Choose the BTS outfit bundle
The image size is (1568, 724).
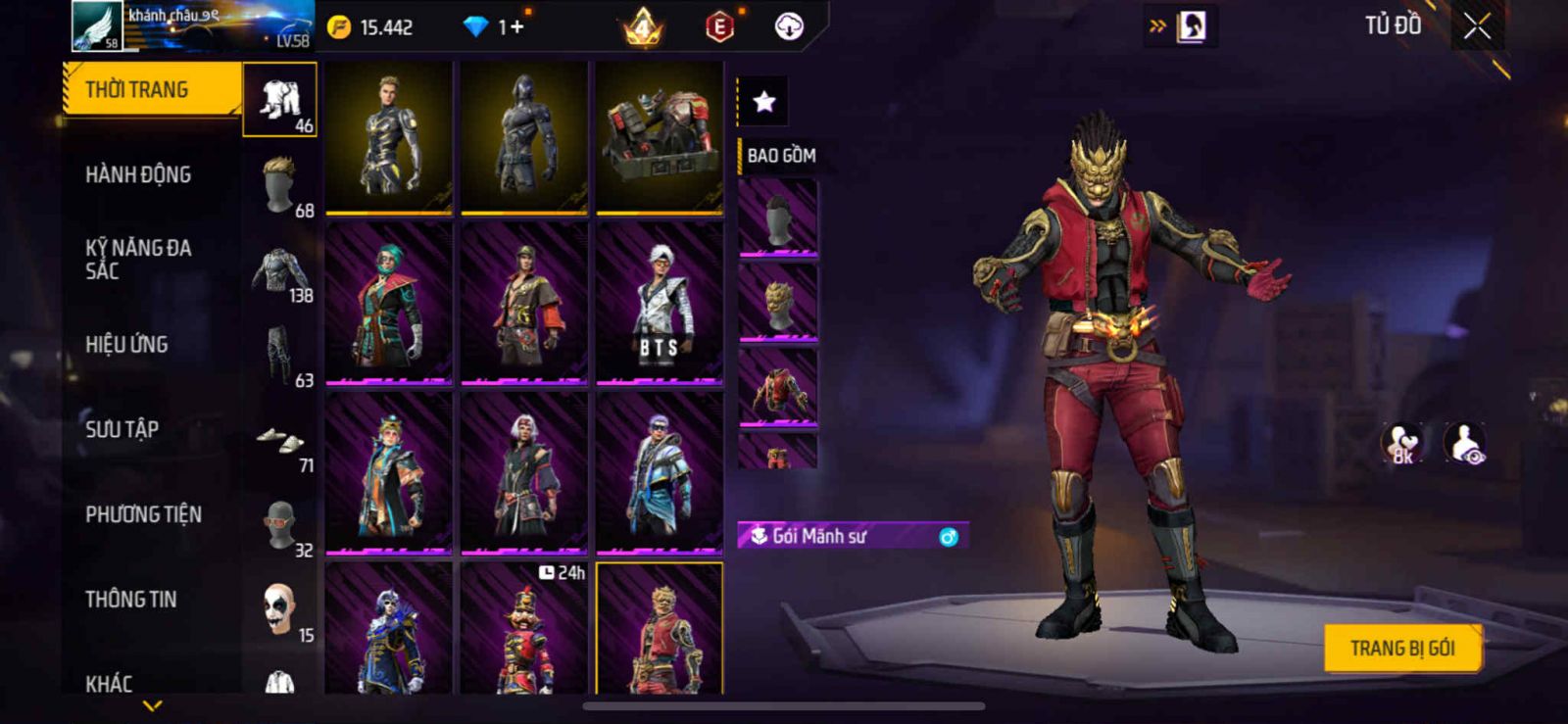660,304
